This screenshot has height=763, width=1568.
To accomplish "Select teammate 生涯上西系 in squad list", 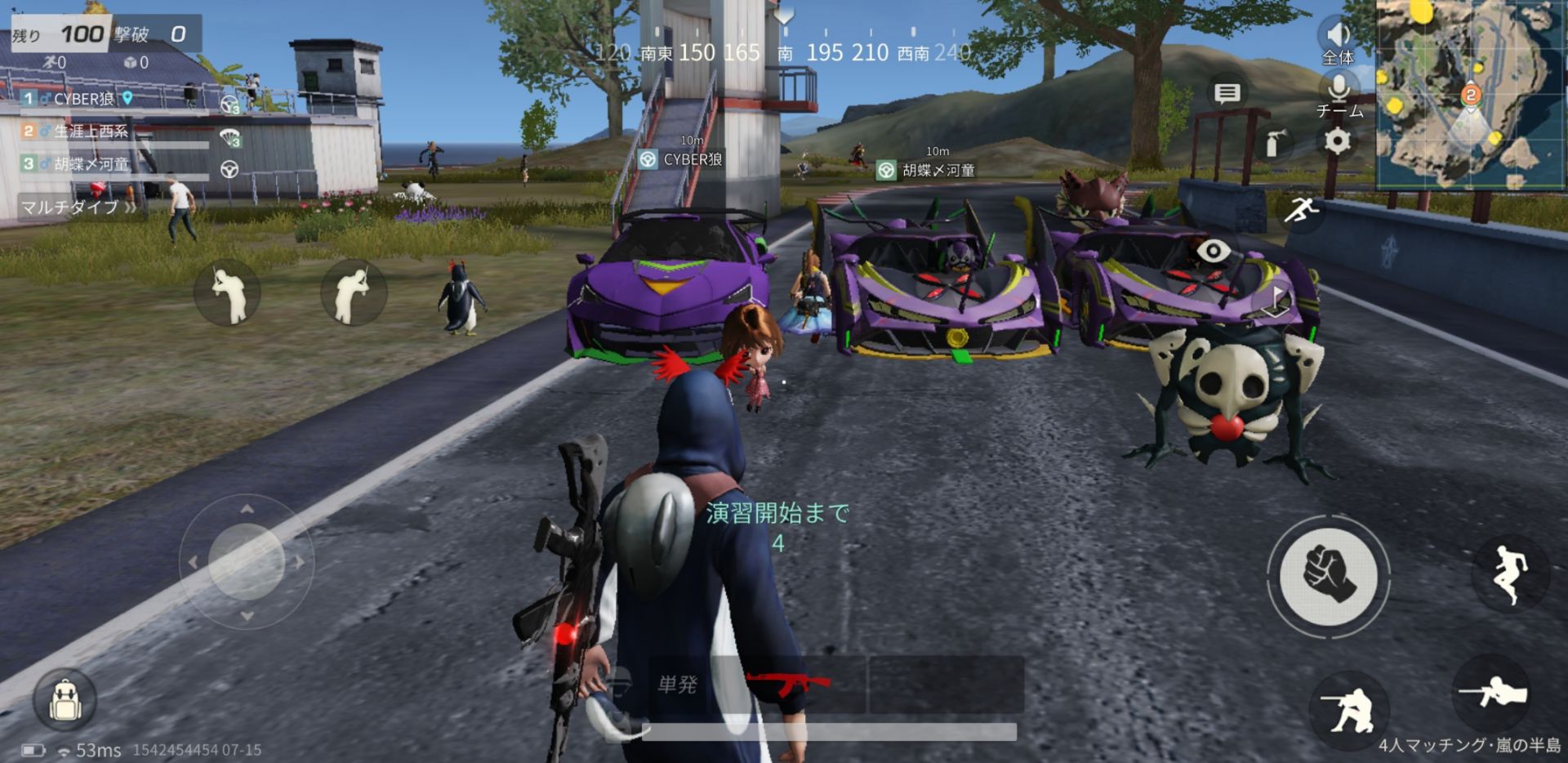I will [x=91, y=132].
